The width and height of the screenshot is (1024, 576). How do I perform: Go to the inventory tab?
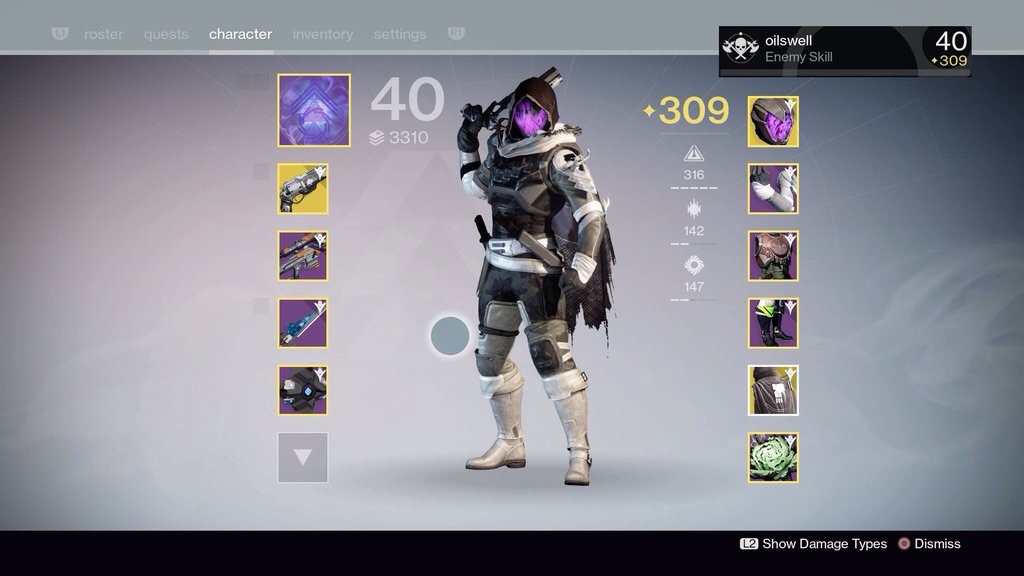(x=322, y=34)
